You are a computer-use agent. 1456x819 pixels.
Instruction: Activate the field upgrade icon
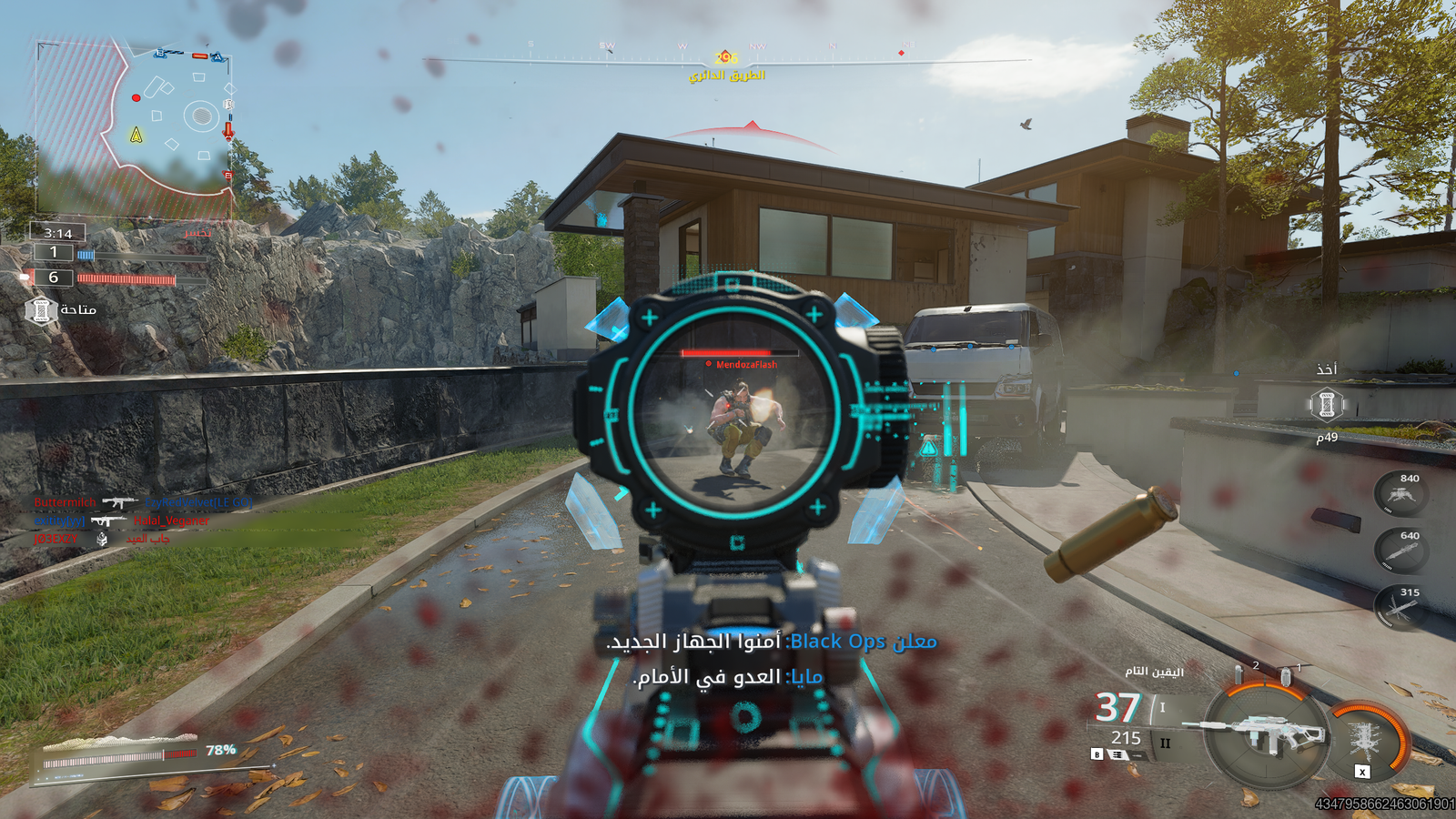[1365, 739]
